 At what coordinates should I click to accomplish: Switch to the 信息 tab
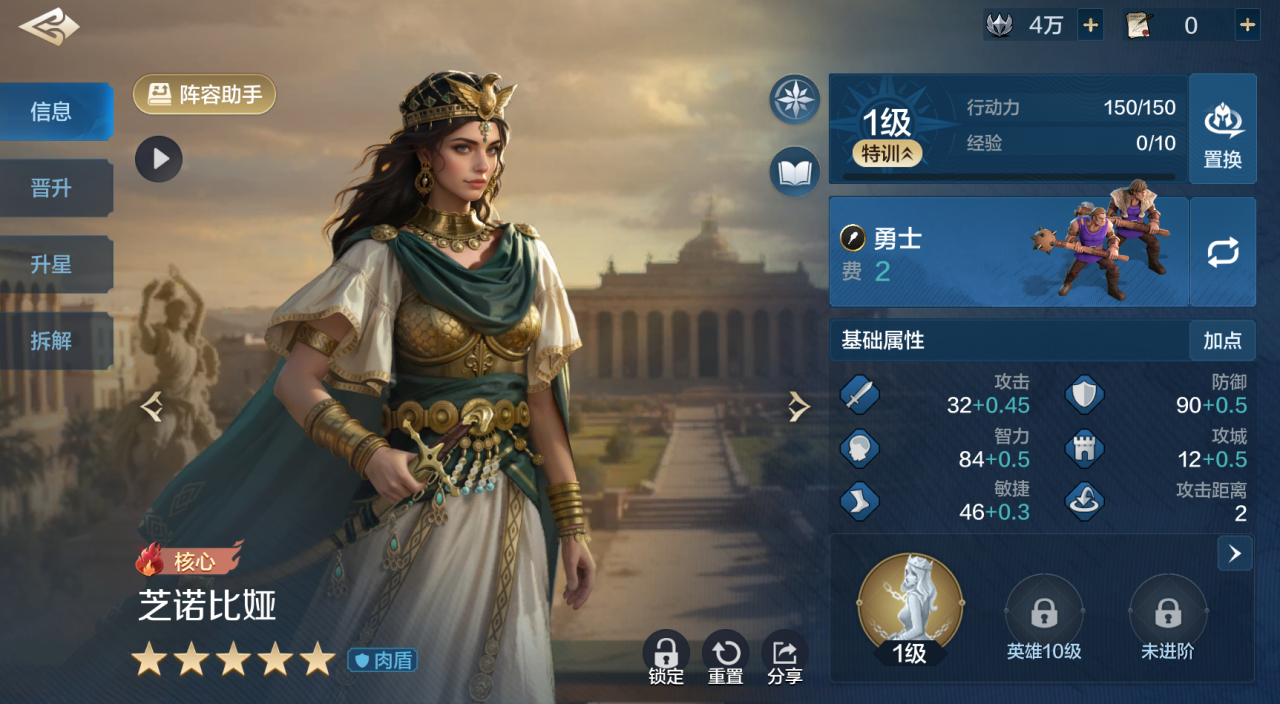pyautogui.click(x=52, y=112)
